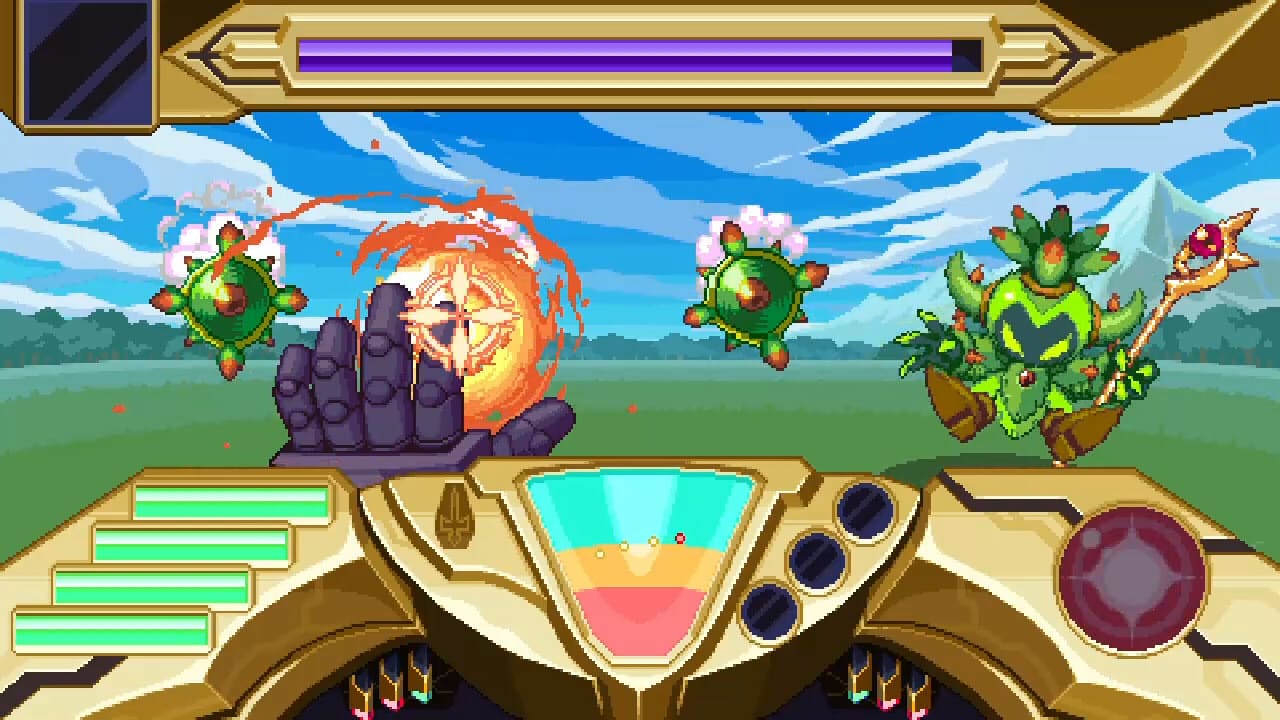
Task: Target the center spiked mine enemy
Action: point(757,293)
